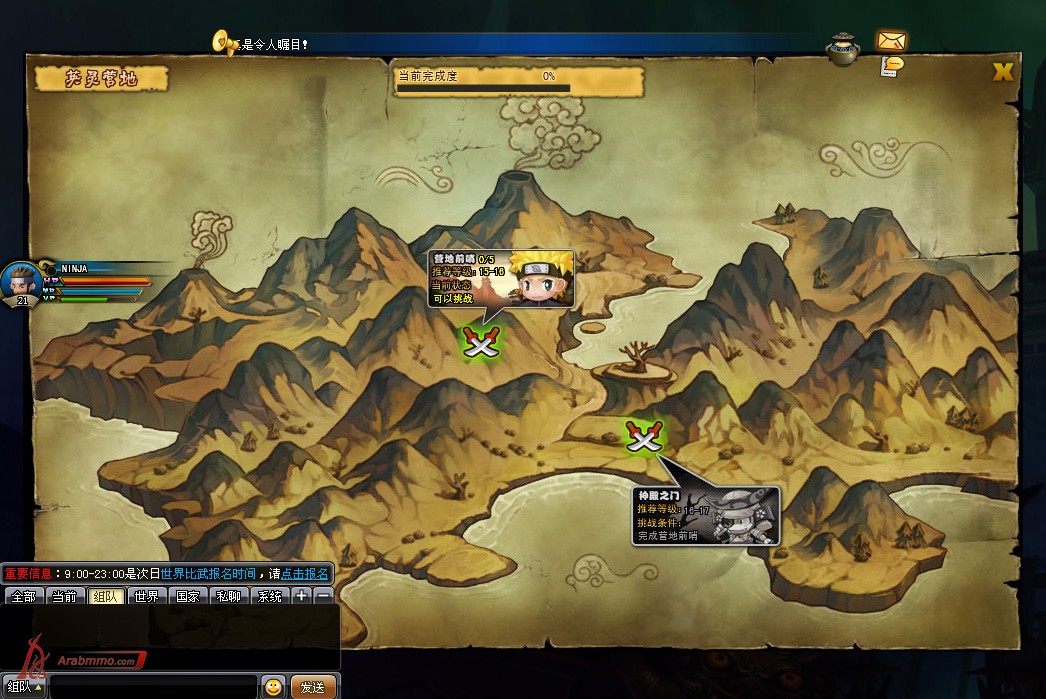
Task: Click the golden horn announcement icon
Action: pyautogui.click(x=224, y=42)
